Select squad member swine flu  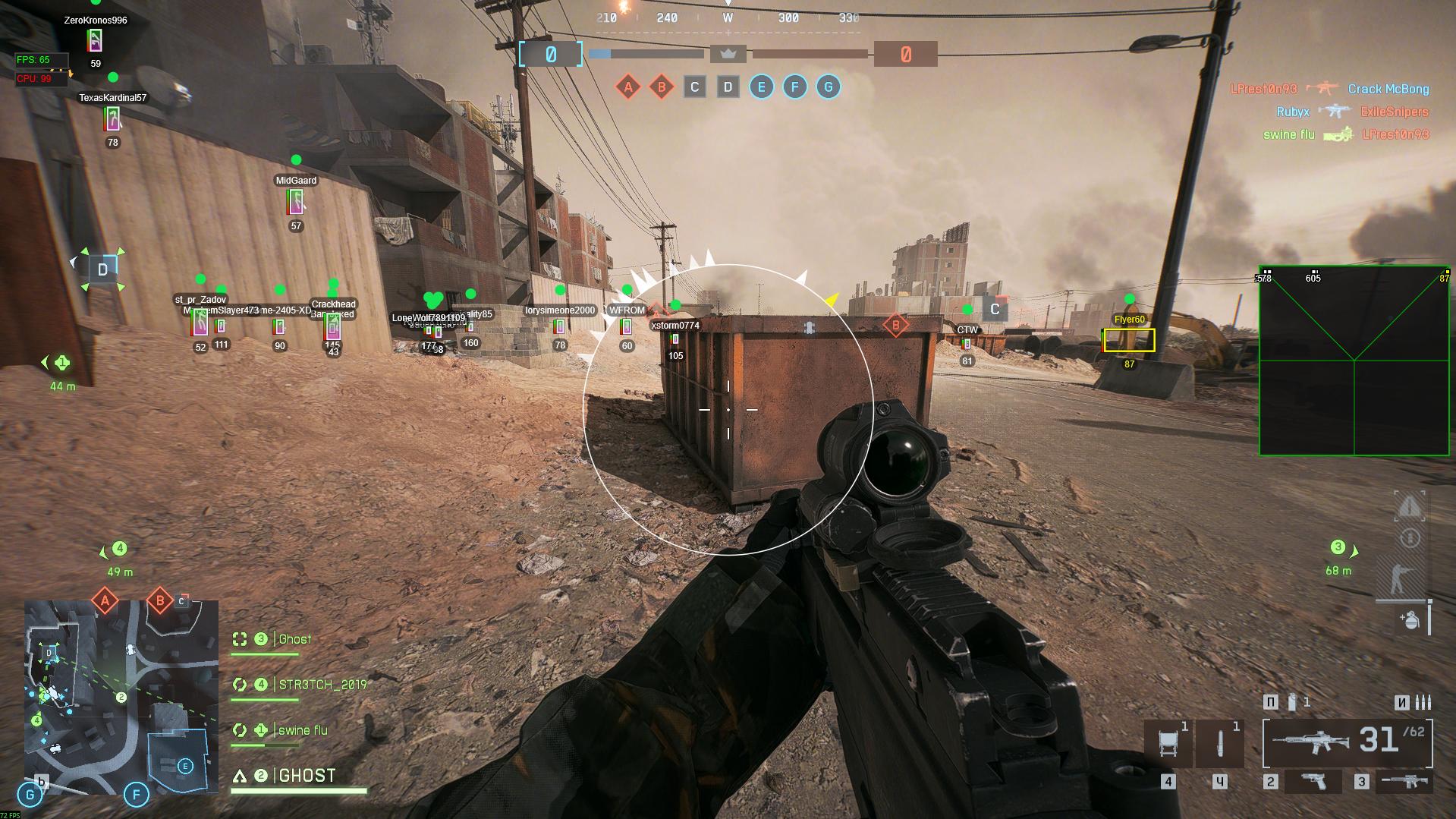(x=303, y=730)
